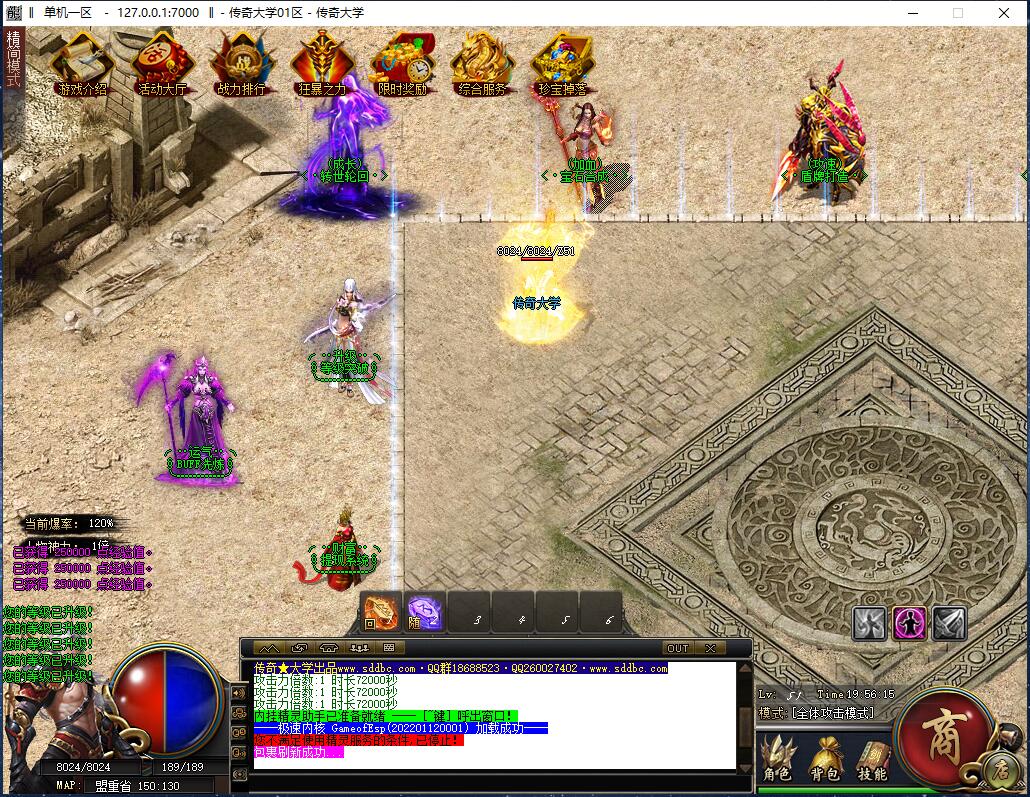Click the OUT button above chat
Image resolution: width=1030 pixels, height=797 pixels.
(x=678, y=648)
